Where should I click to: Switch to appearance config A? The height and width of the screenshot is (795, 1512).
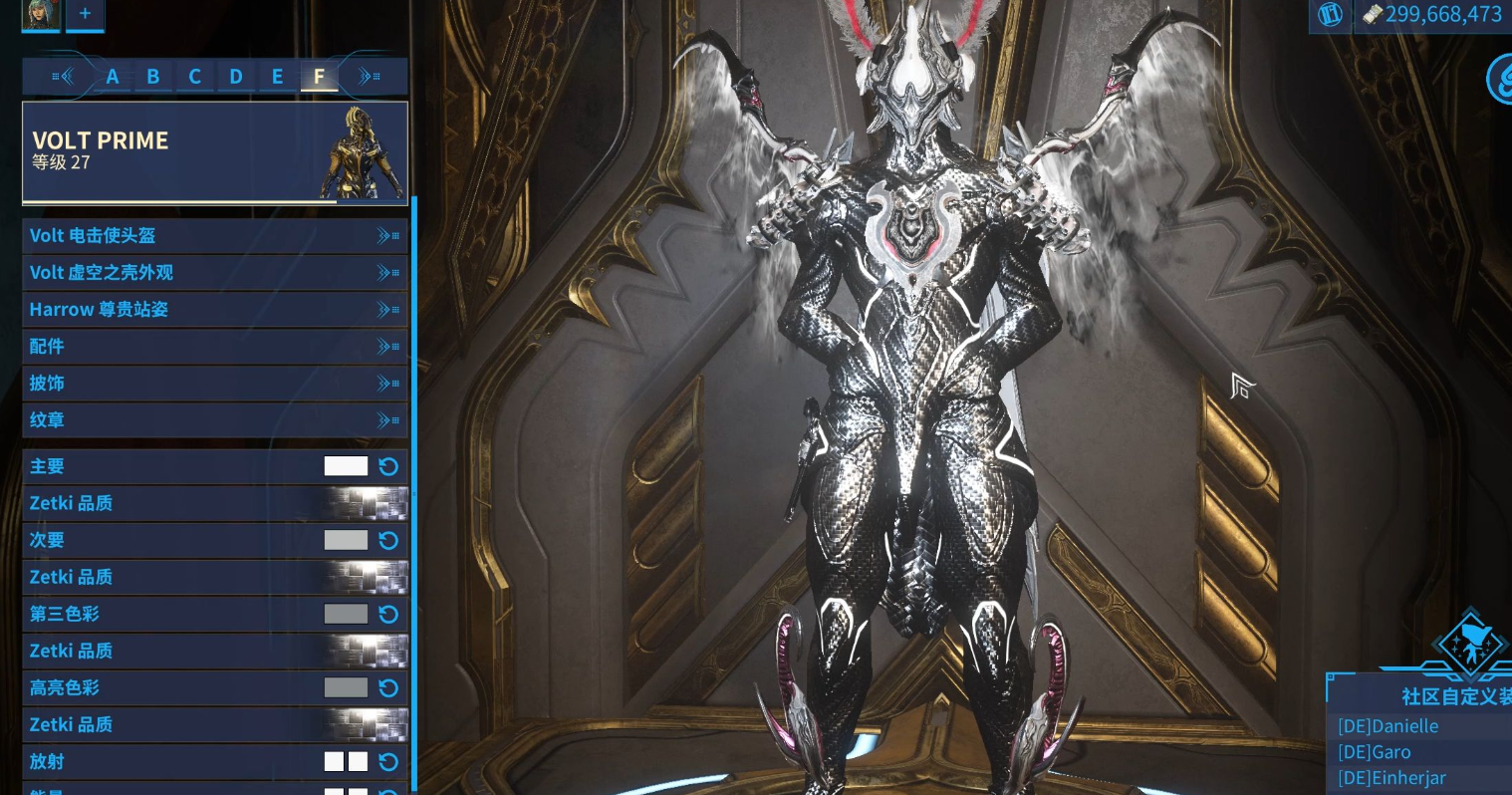pyautogui.click(x=113, y=77)
